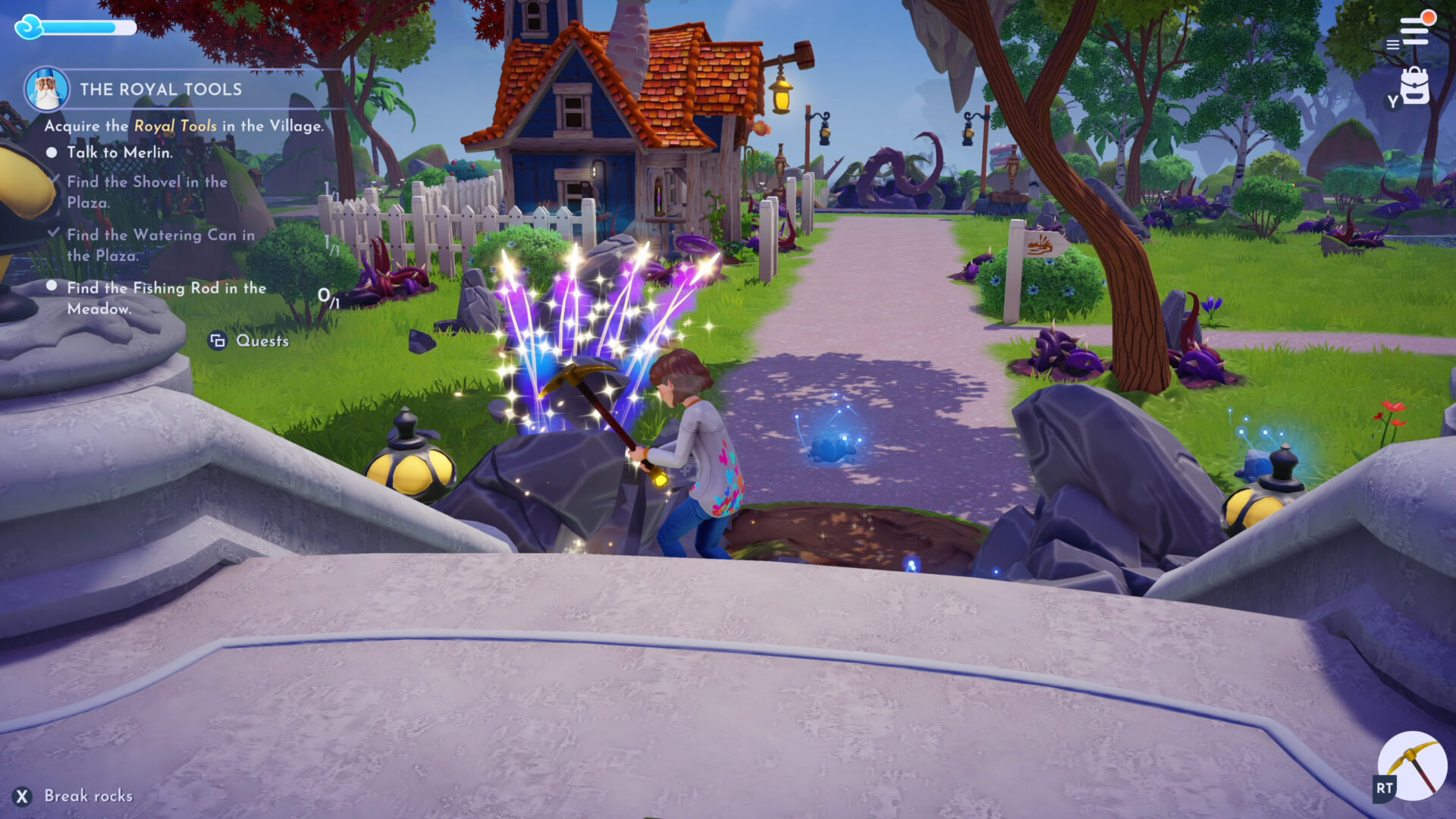Open the Quests panel icon
This screenshot has height=819, width=1456.
point(218,341)
